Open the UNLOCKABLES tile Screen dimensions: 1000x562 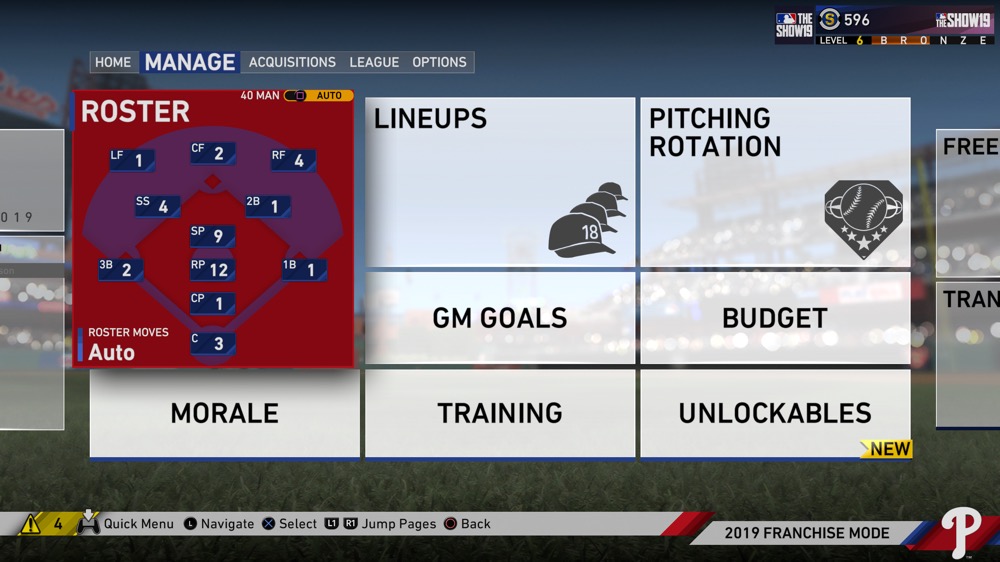point(775,413)
